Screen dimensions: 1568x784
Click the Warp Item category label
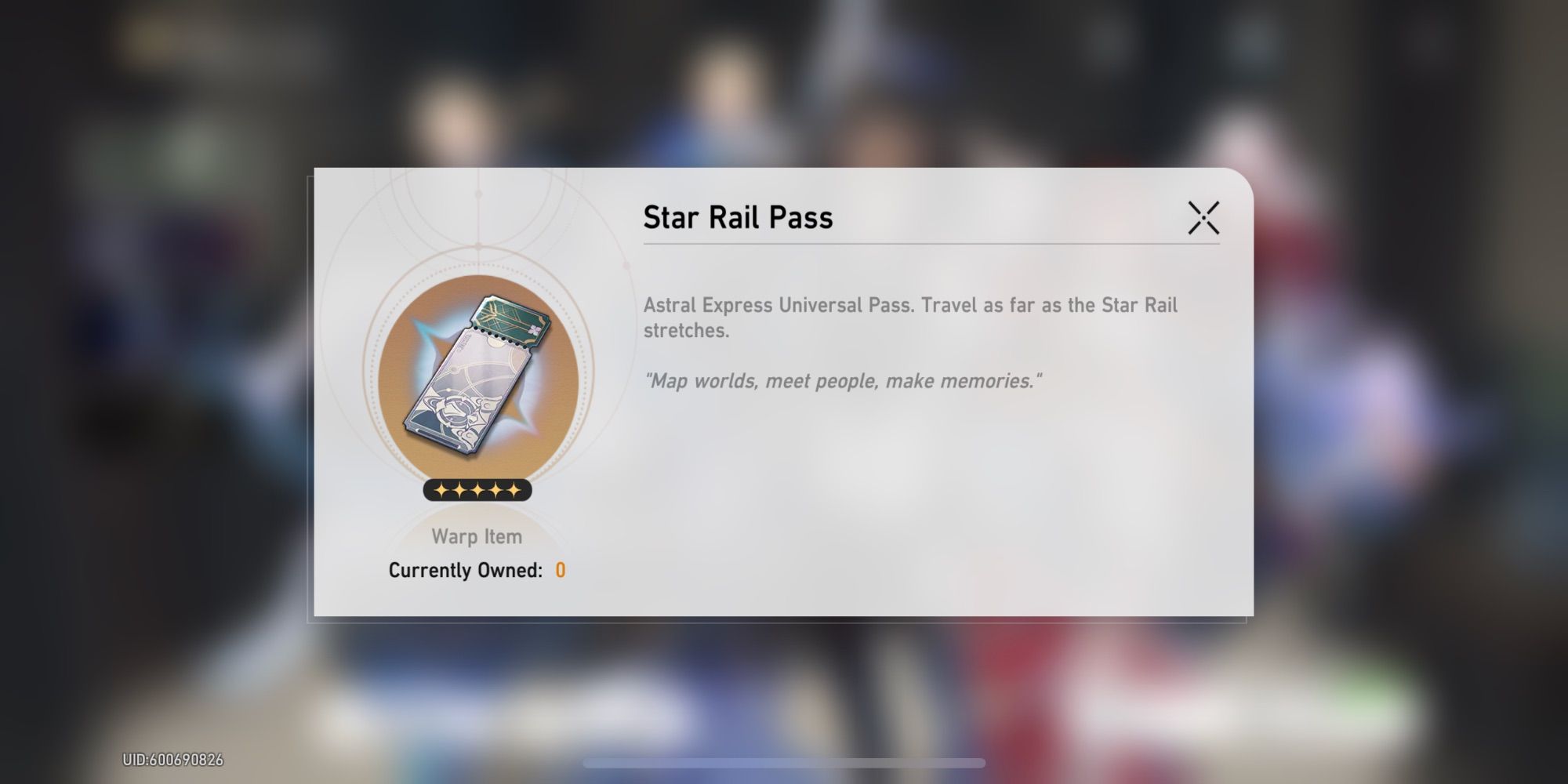[x=477, y=536]
